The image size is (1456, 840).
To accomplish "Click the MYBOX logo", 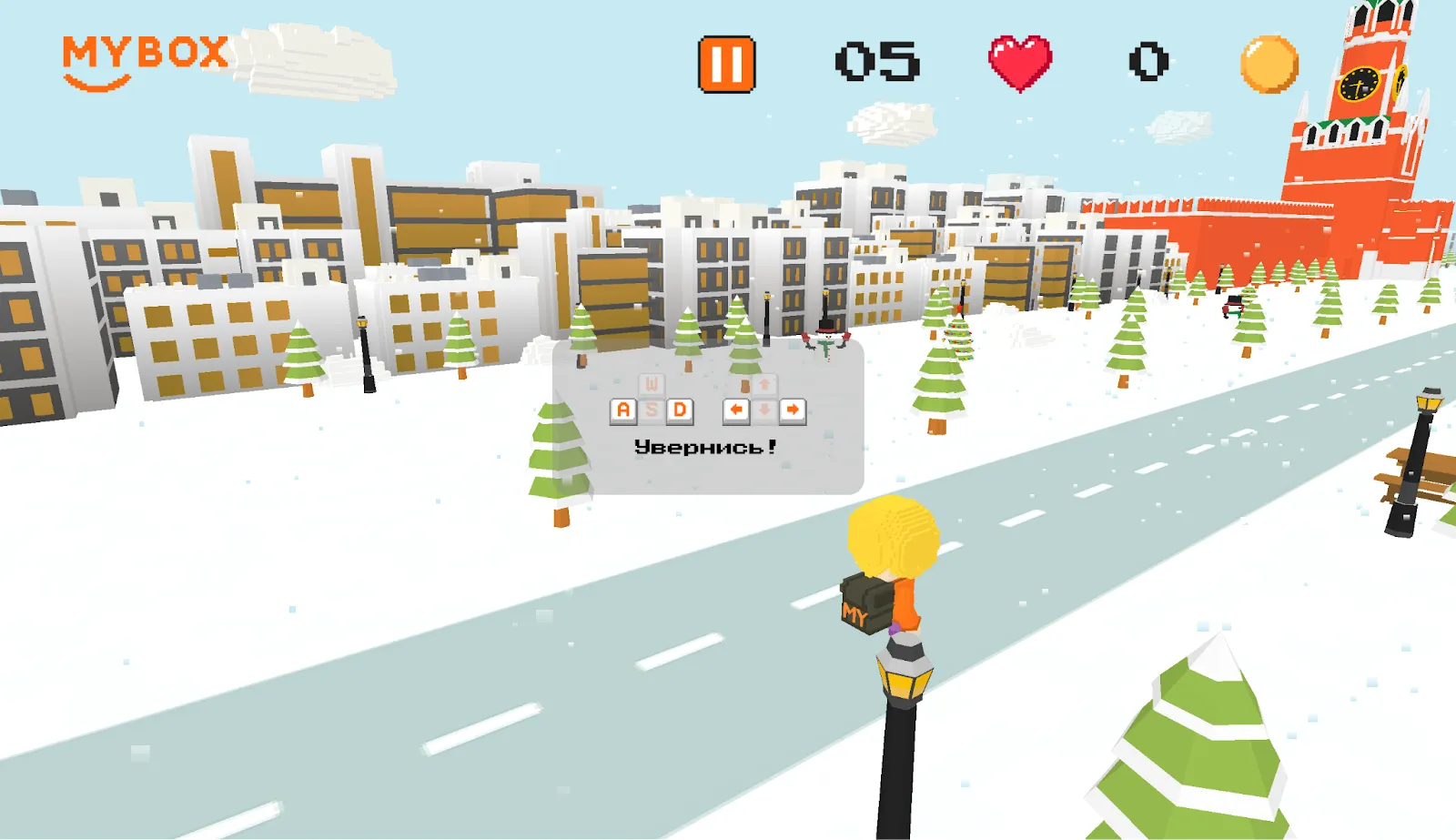I will point(145,60).
